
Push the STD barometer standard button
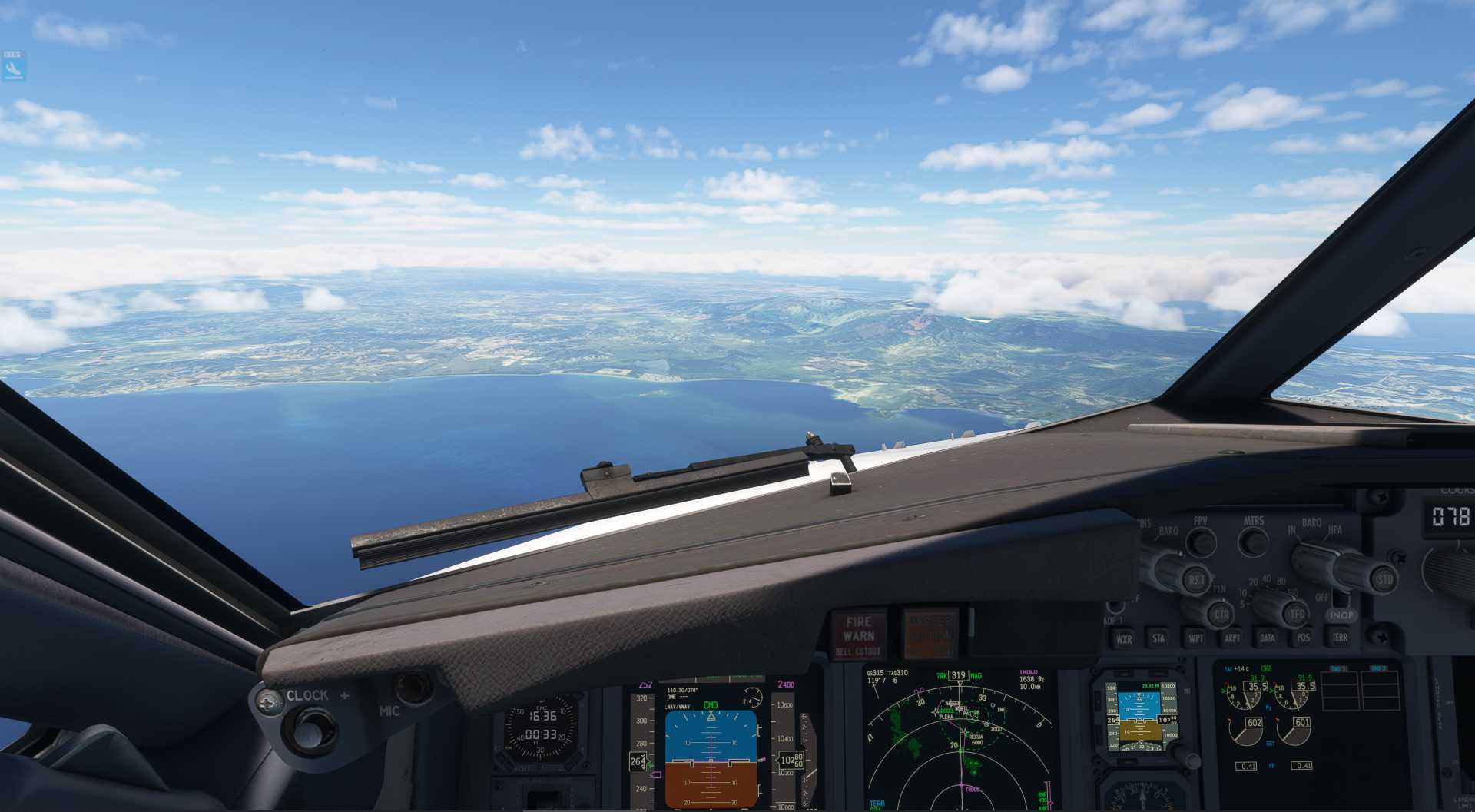1384,579
